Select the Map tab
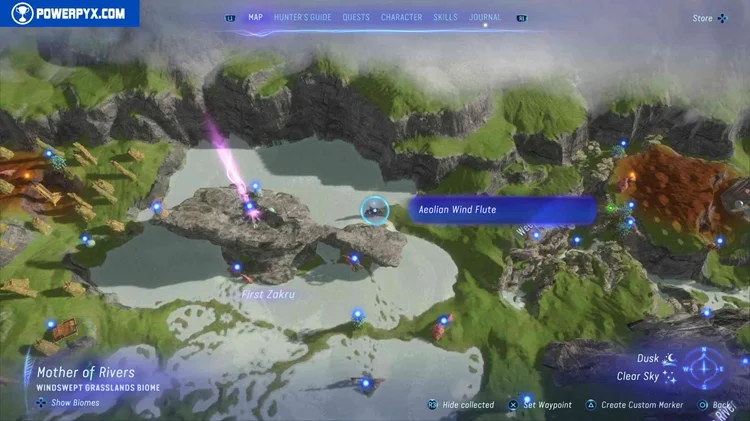The width and height of the screenshot is (750, 421). point(255,17)
